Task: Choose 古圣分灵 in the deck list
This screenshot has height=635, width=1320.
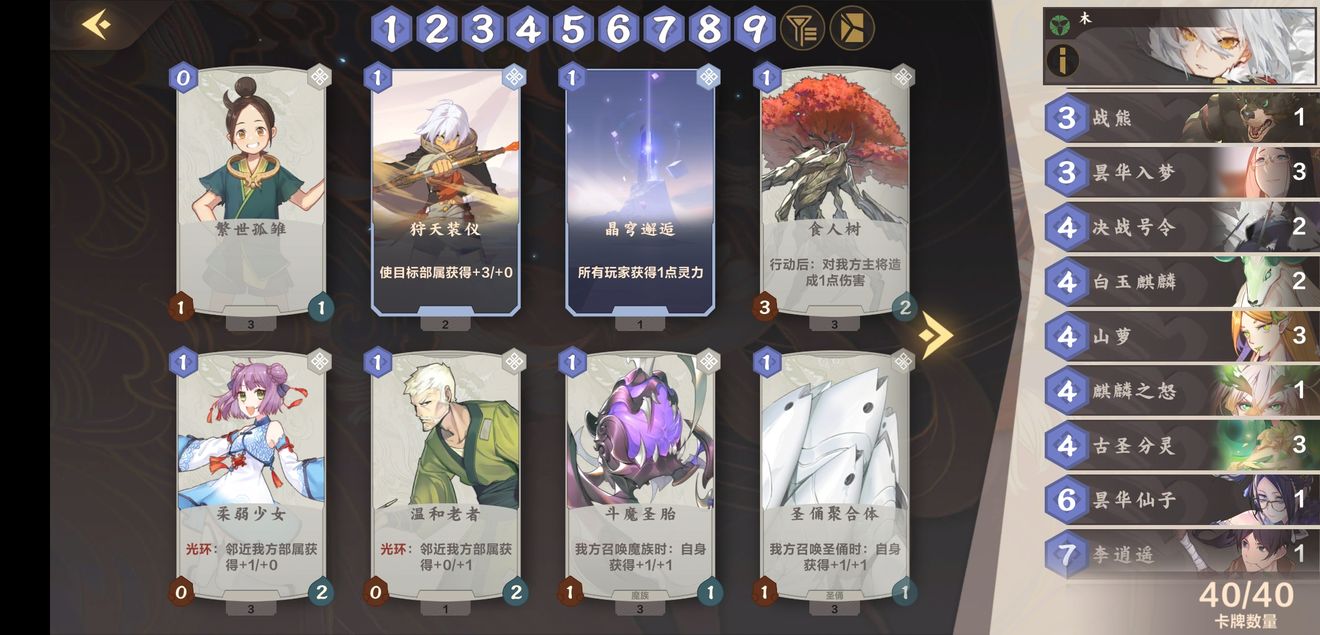Action: point(1180,445)
